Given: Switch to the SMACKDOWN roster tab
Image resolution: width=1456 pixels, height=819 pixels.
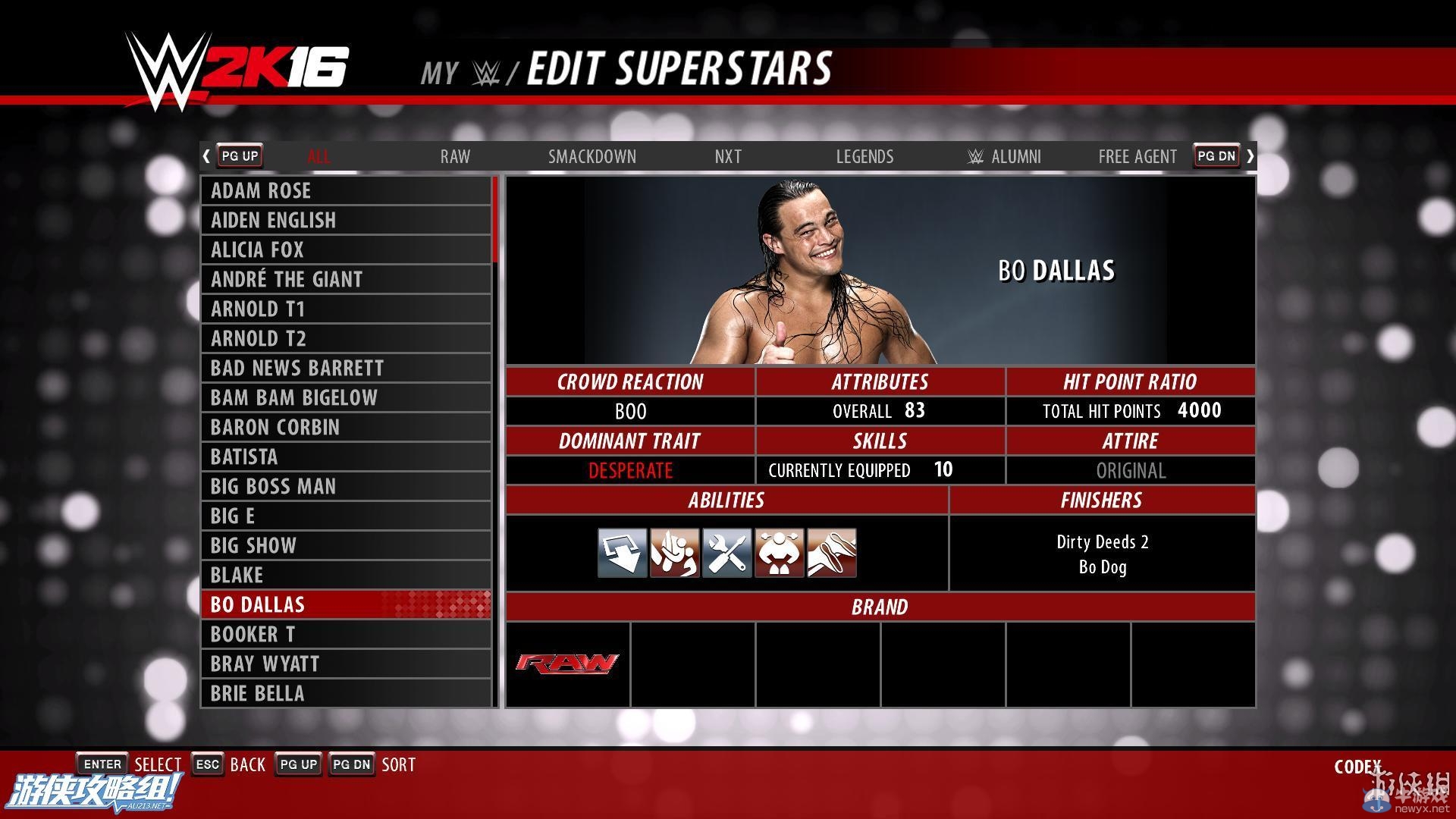Looking at the screenshot, I should [x=593, y=156].
